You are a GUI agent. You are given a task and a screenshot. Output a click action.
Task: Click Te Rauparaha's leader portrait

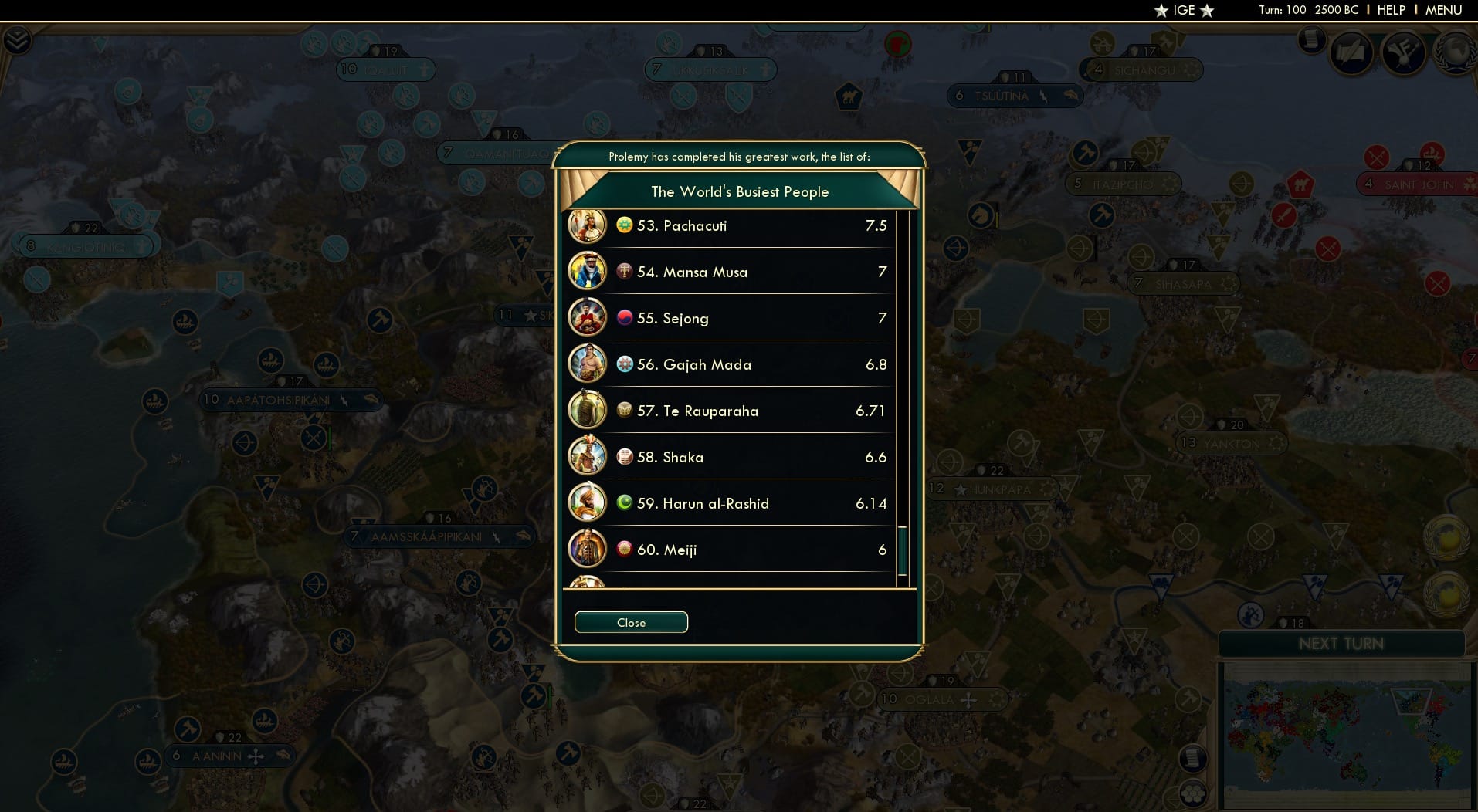(588, 411)
